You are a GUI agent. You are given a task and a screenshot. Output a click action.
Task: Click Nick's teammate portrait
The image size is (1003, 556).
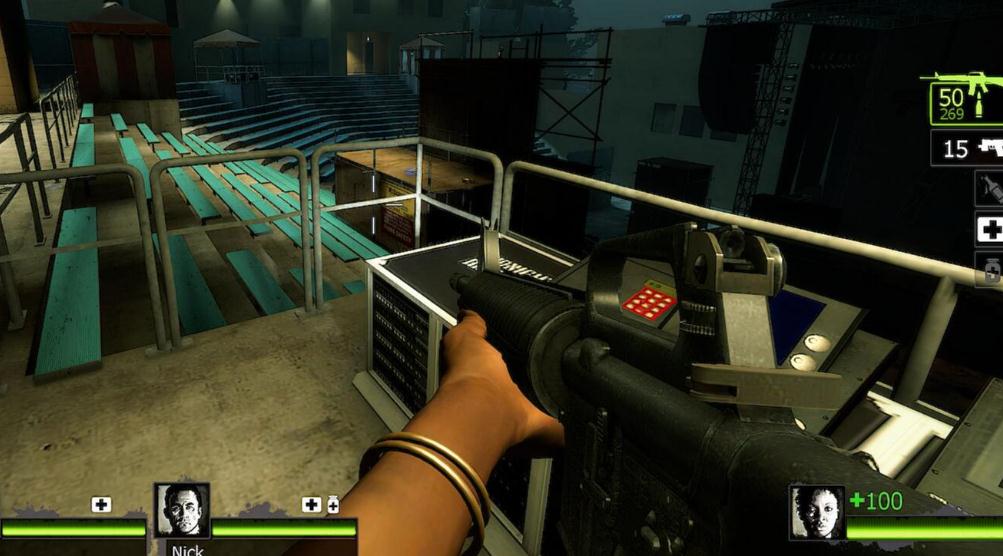(x=182, y=511)
